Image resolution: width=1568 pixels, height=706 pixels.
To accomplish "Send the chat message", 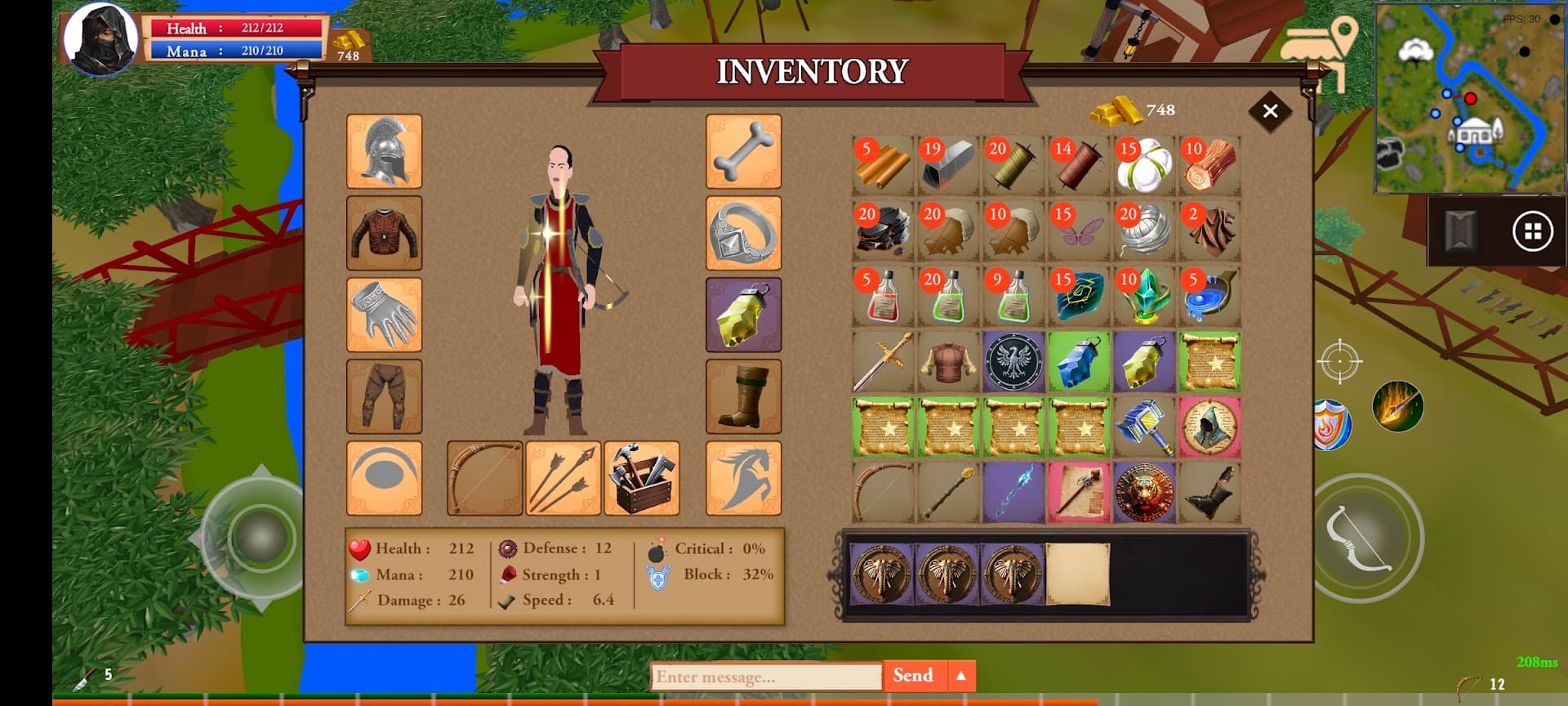I will click(913, 676).
